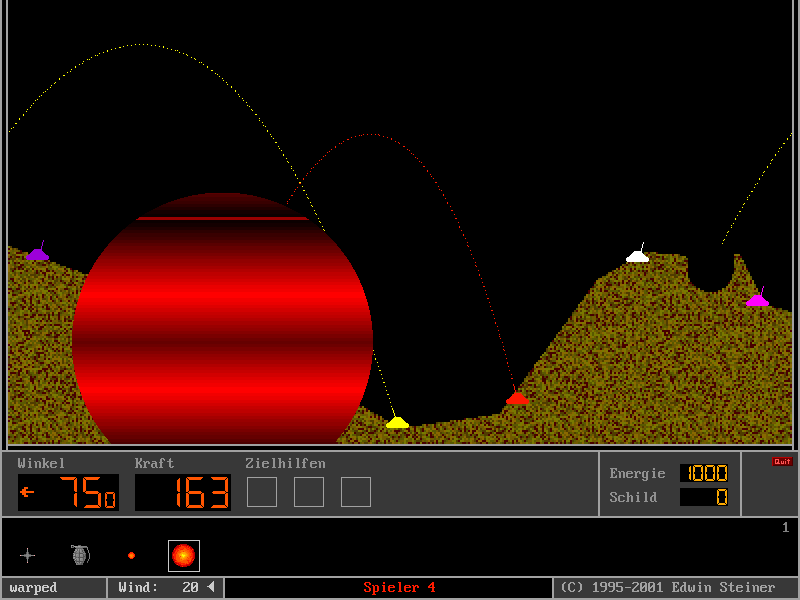Click the red Quit button
The width and height of the screenshot is (800, 600).
point(781,462)
